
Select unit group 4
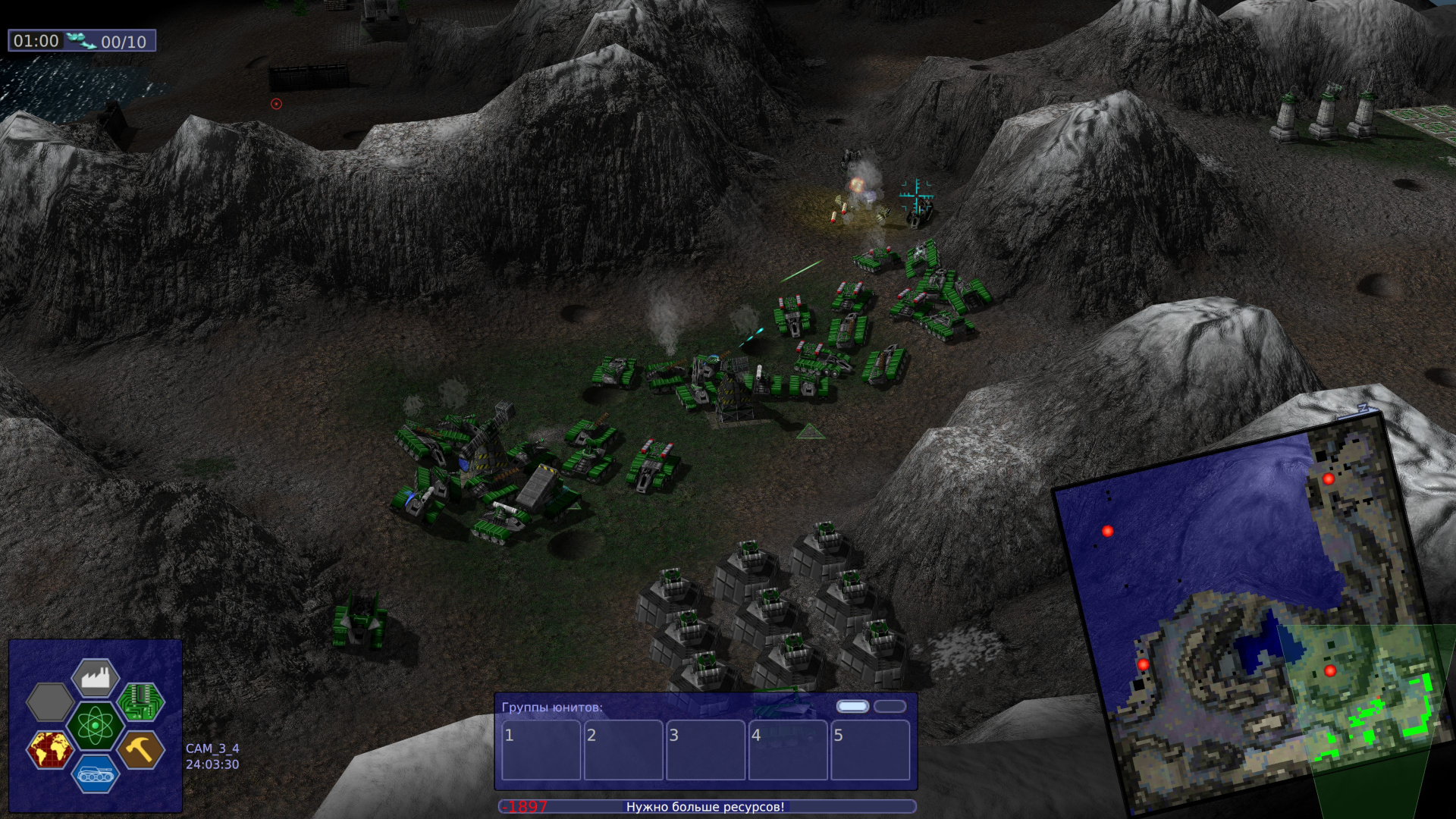(787, 749)
